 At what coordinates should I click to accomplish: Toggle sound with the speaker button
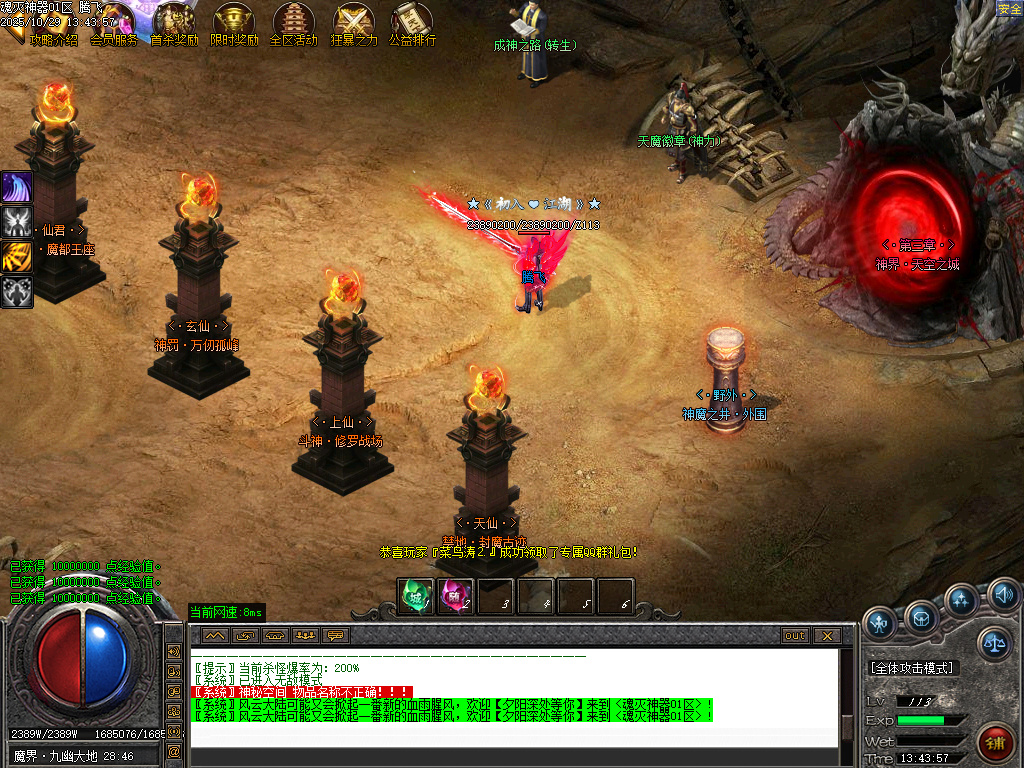point(1003,597)
